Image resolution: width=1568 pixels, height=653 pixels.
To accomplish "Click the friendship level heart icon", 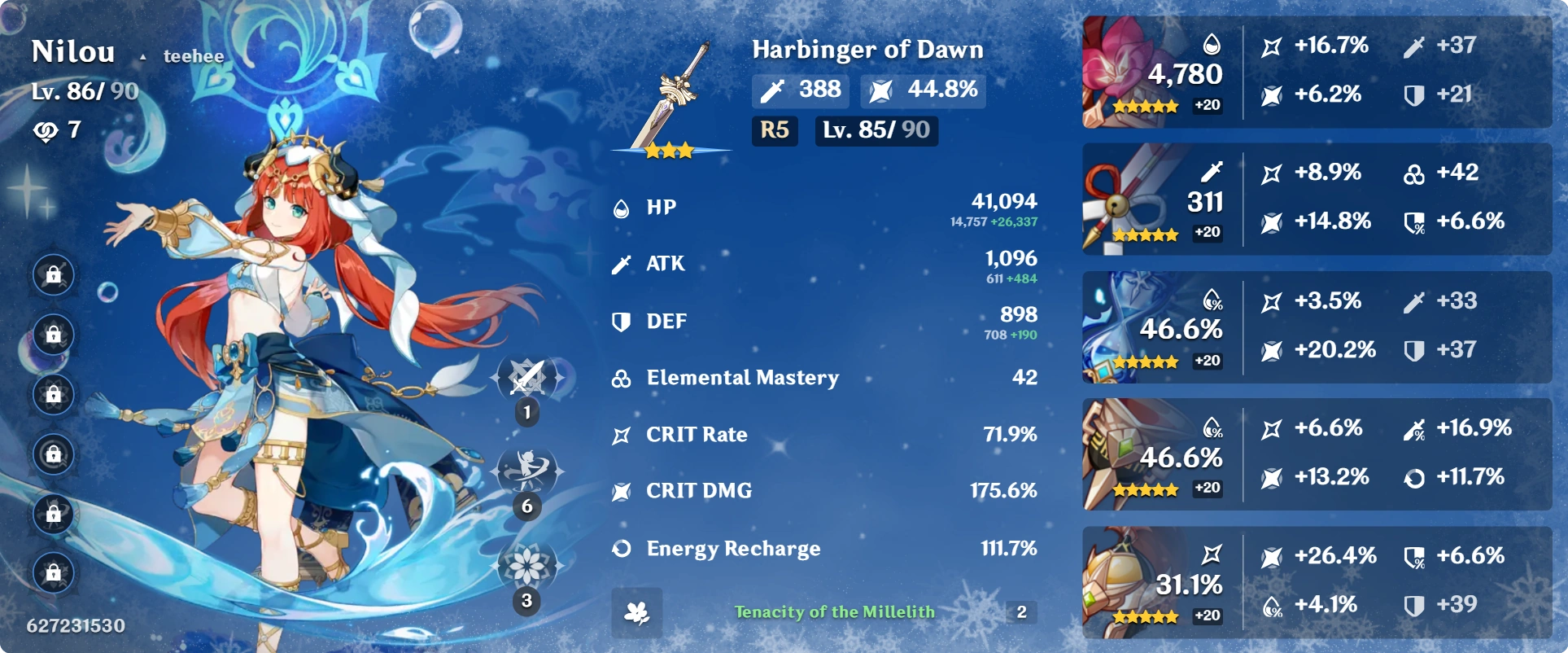I will coord(46,129).
